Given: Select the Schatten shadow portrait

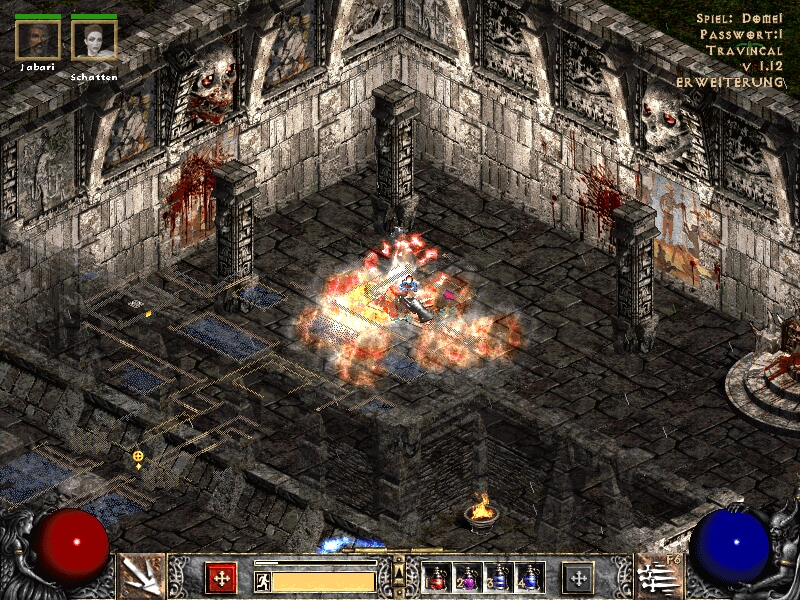Looking at the screenshot, I should click(x=94, y=39).
